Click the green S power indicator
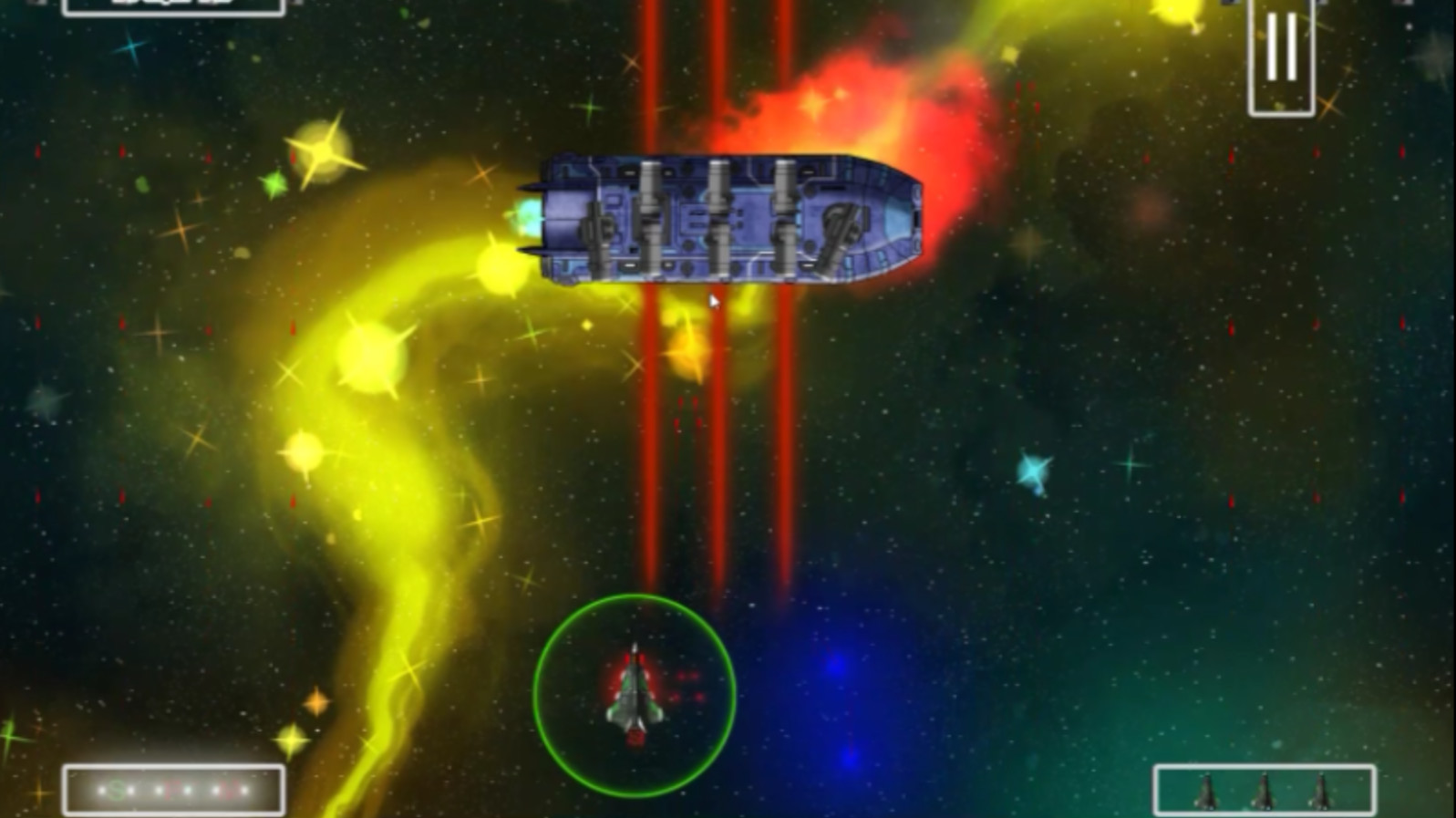The image size is (1456, 818). pyautogui.click(x=117, y=790)
